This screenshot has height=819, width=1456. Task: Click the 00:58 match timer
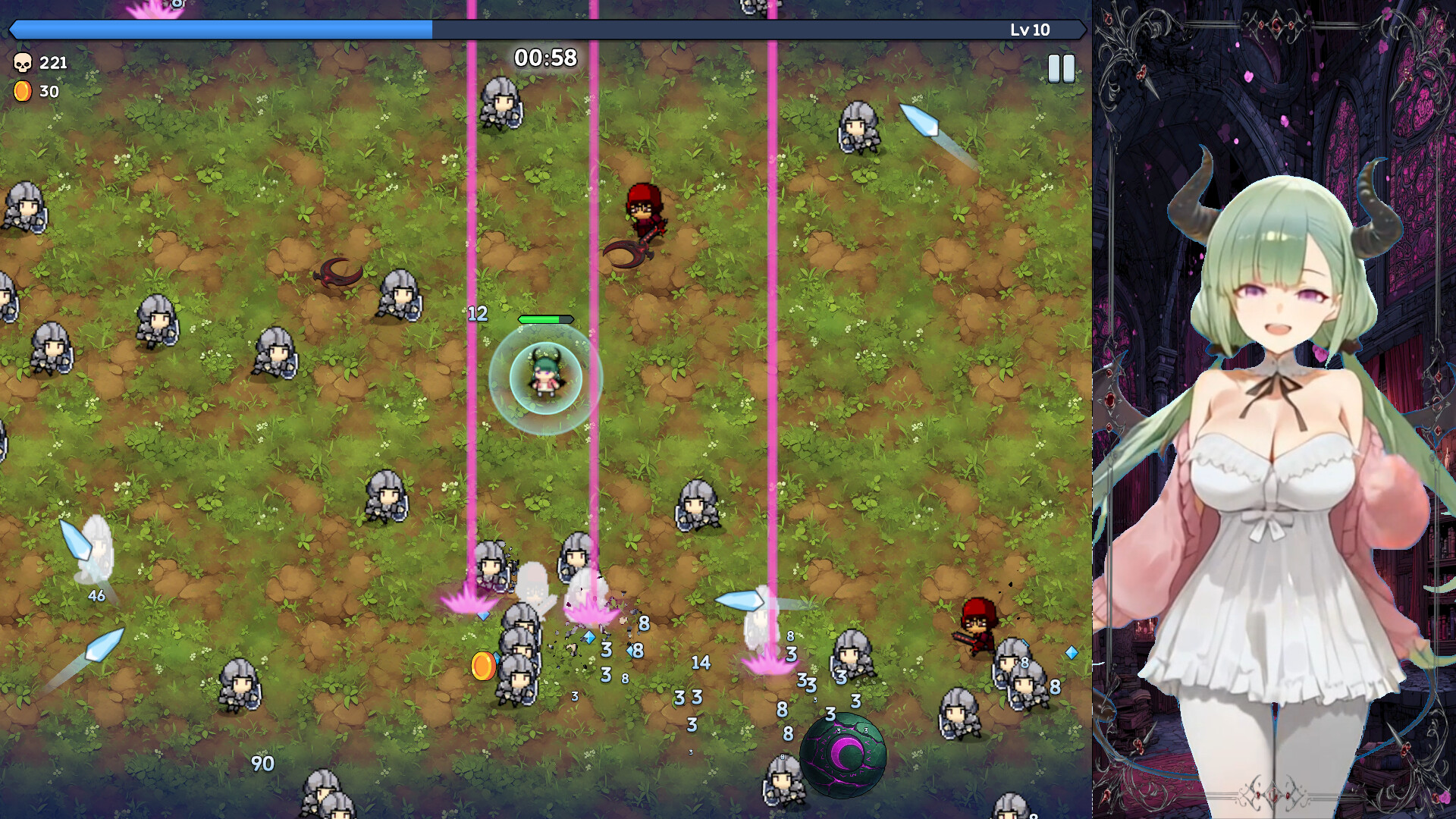tap(545, 57)
